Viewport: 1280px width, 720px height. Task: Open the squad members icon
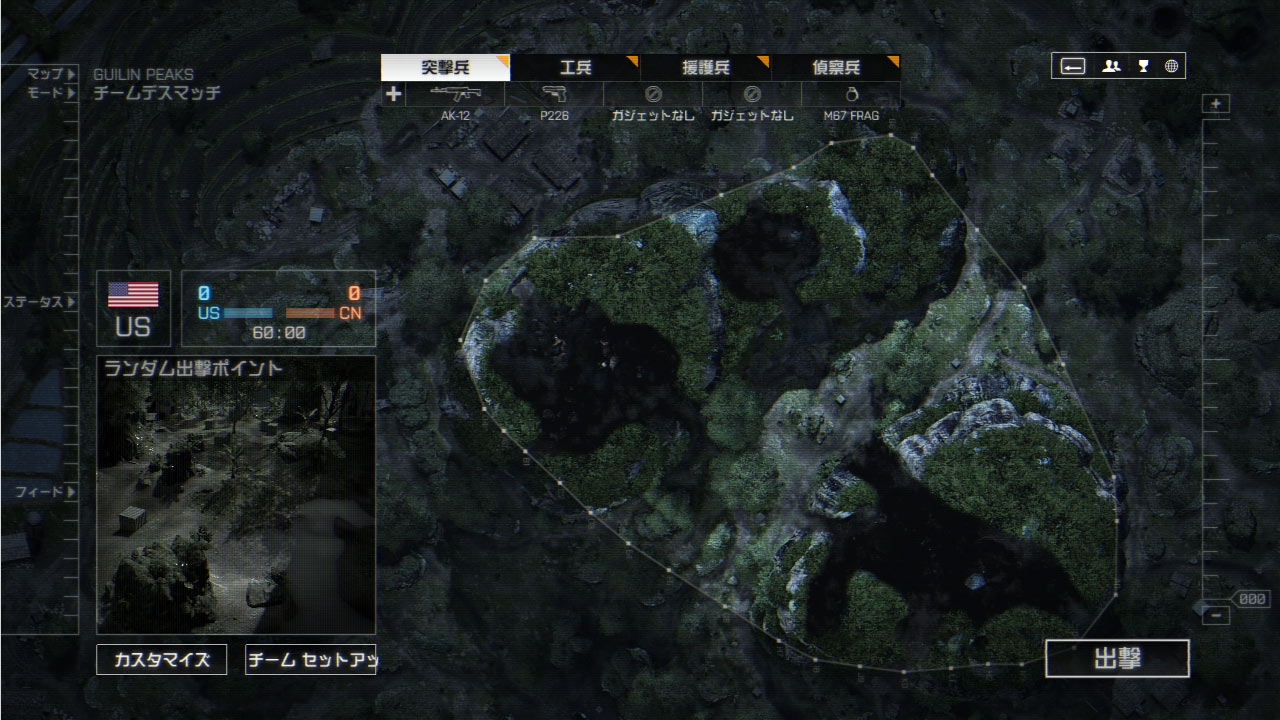[1111, 66]
